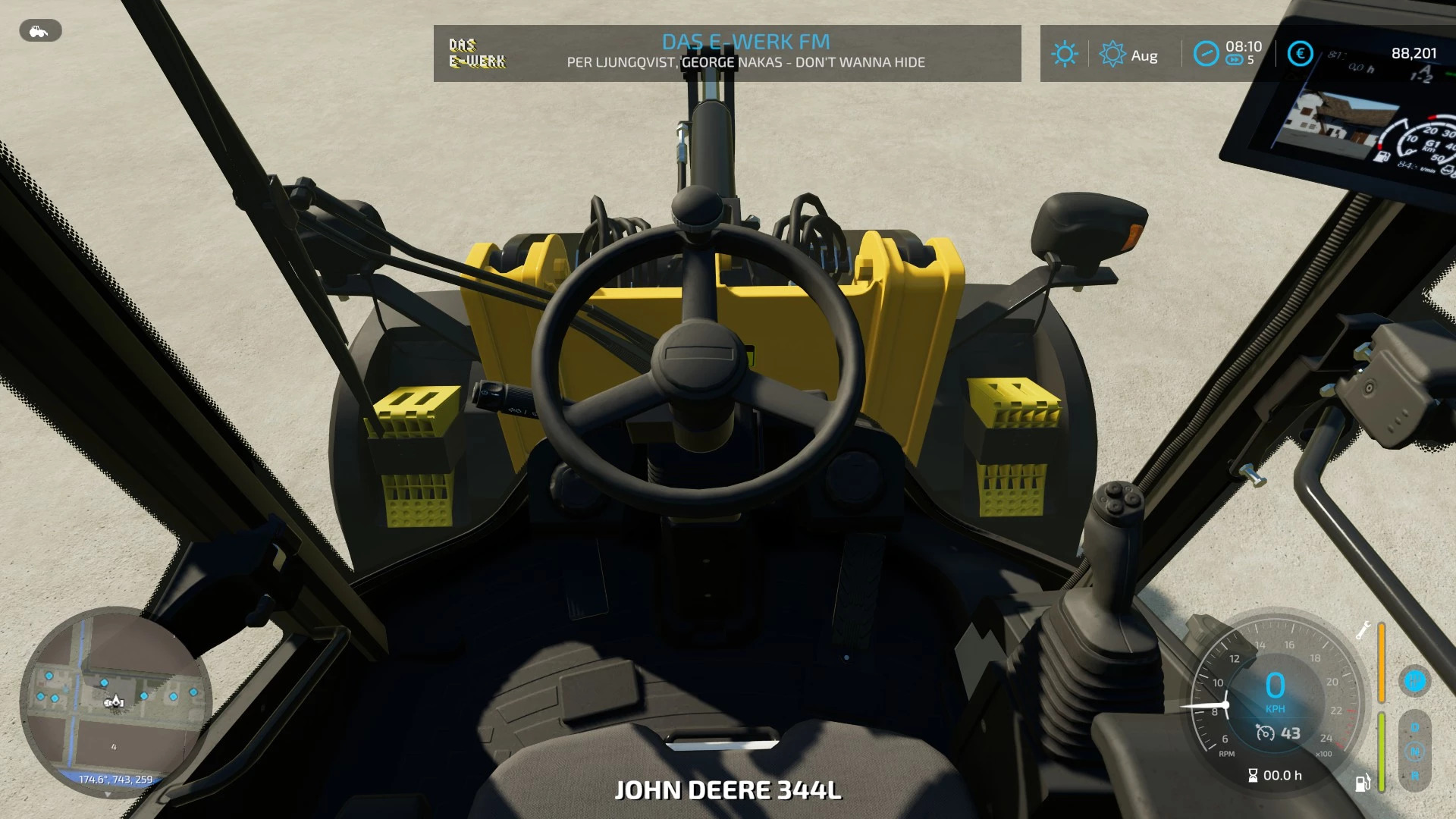
Task: Select the DAS E-WERK FM radio banner
Action: click(x=726, y=52)
